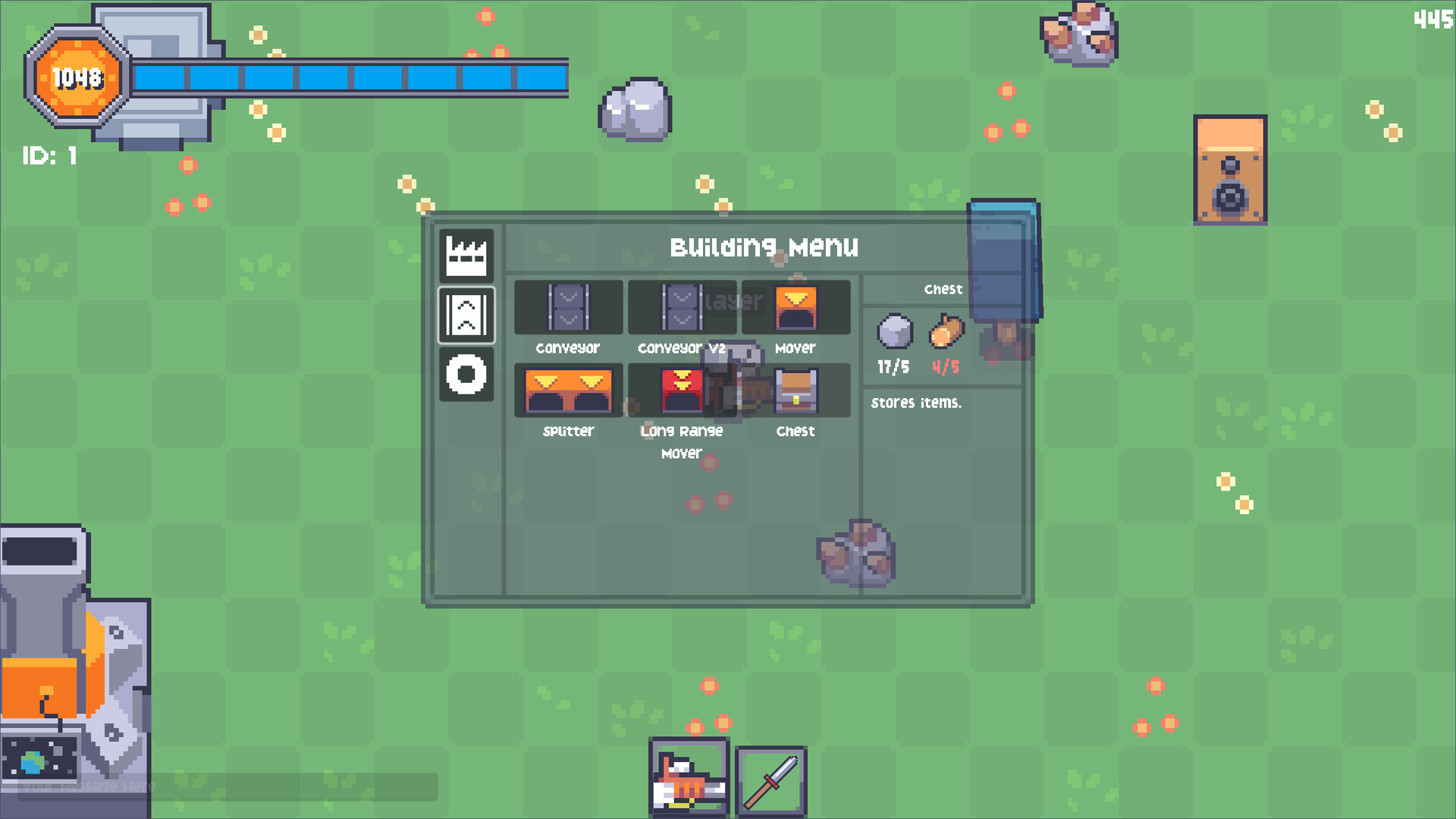This screenshot has width=1456, height=819.
Task: Click the stone cost icon showing 17/5
Action: (895, 331)
